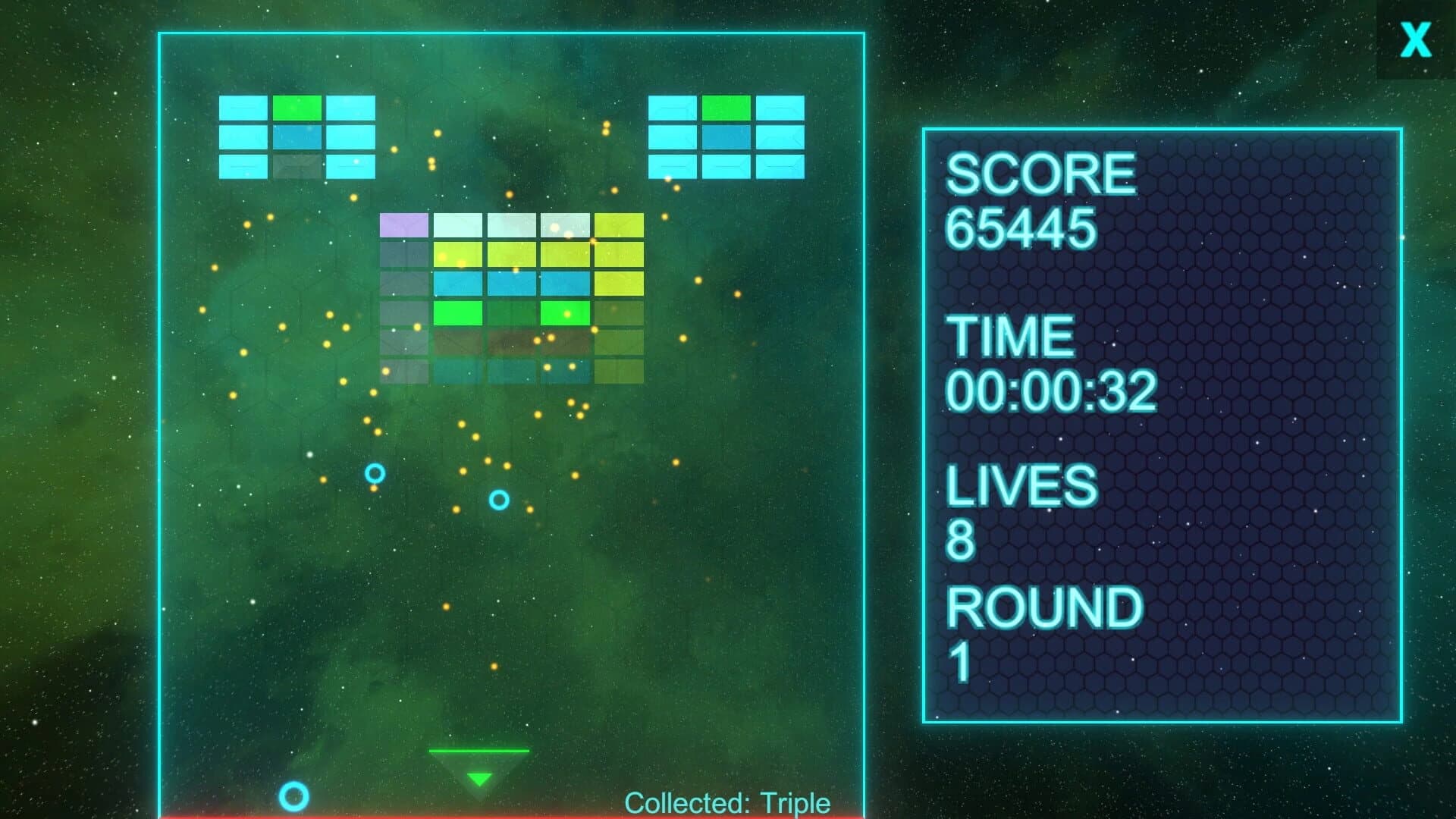Select the small power-up circle mid-field
1456x819 pixels.
(498, 500)
